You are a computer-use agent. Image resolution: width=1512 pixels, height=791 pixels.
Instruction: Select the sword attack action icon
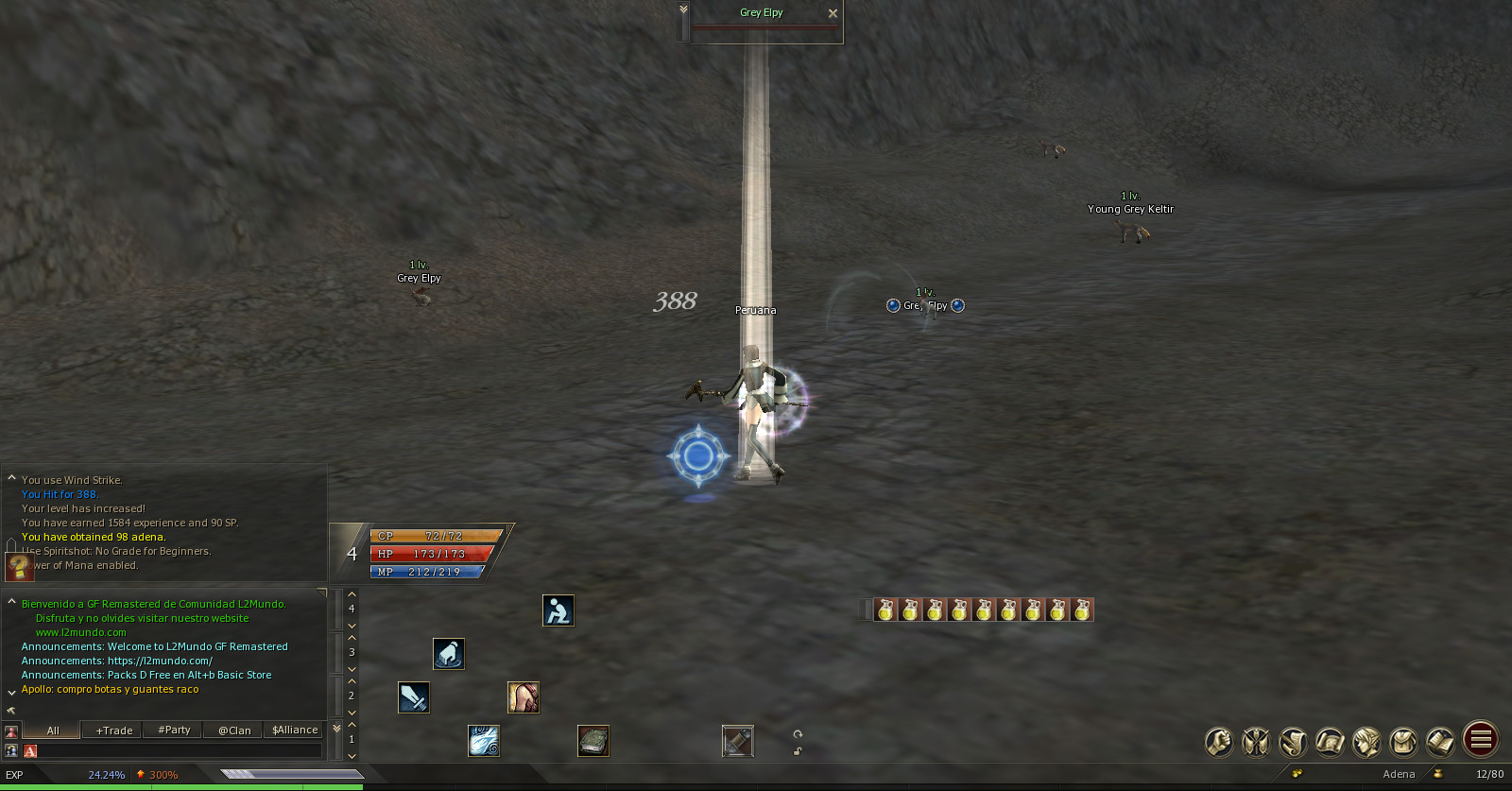point(414,697)
